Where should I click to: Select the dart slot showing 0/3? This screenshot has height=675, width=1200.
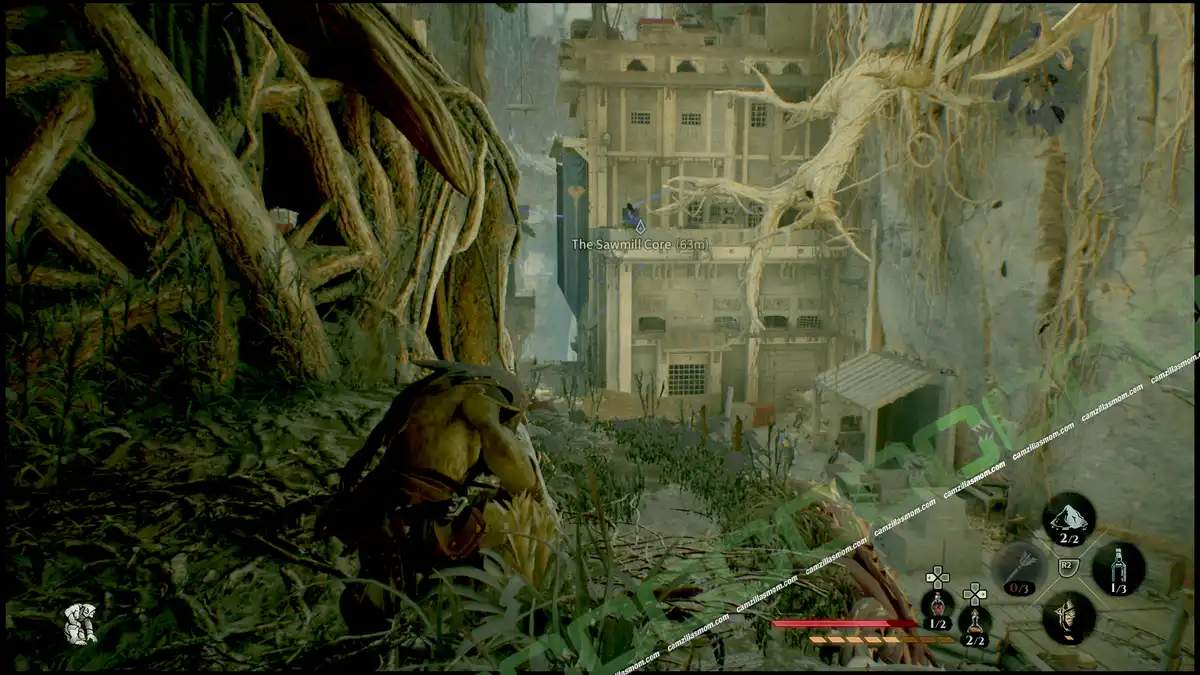point(1019,568)
